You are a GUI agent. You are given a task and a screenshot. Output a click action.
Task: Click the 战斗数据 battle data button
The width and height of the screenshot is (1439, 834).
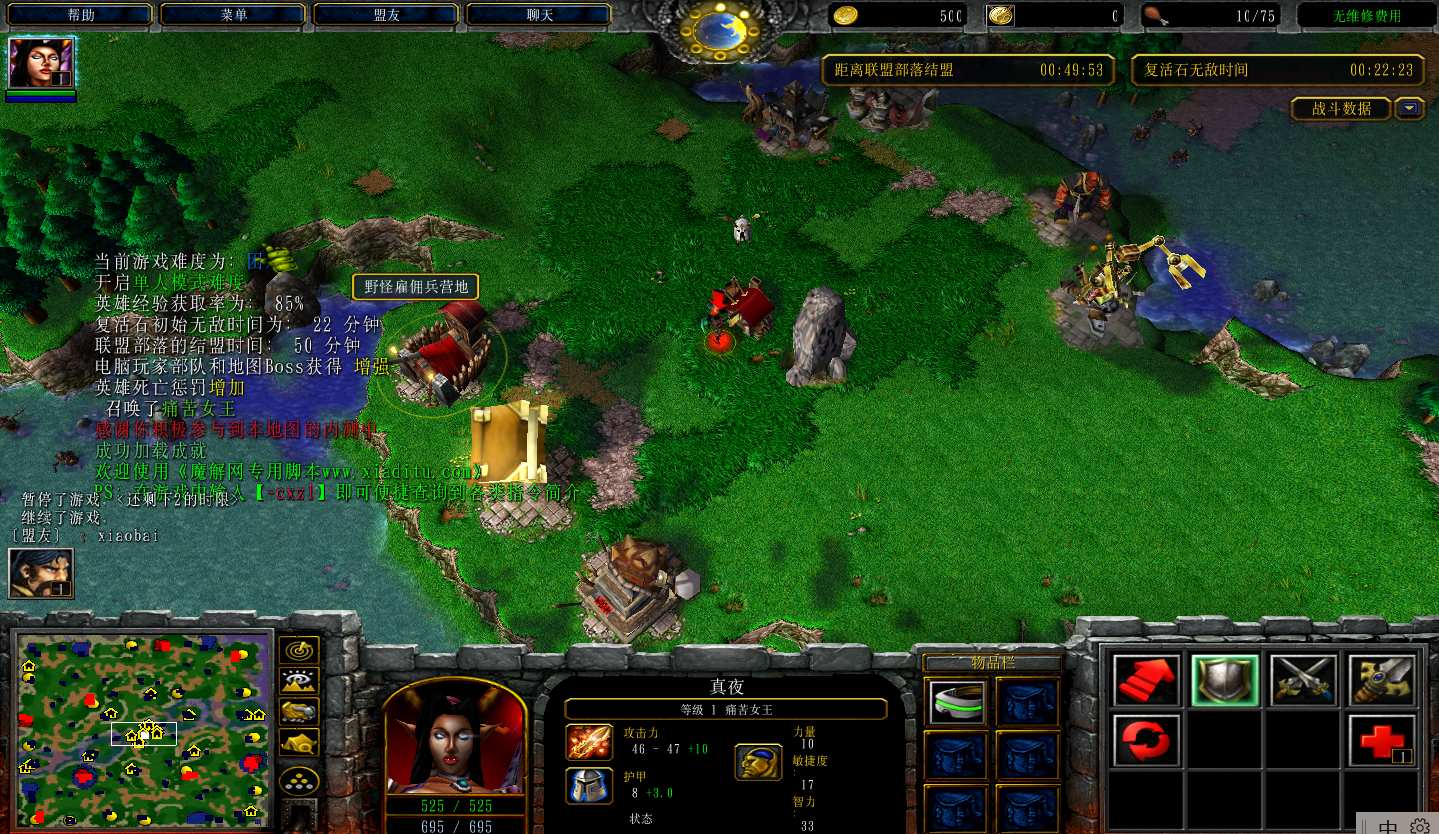[1341, 108]
